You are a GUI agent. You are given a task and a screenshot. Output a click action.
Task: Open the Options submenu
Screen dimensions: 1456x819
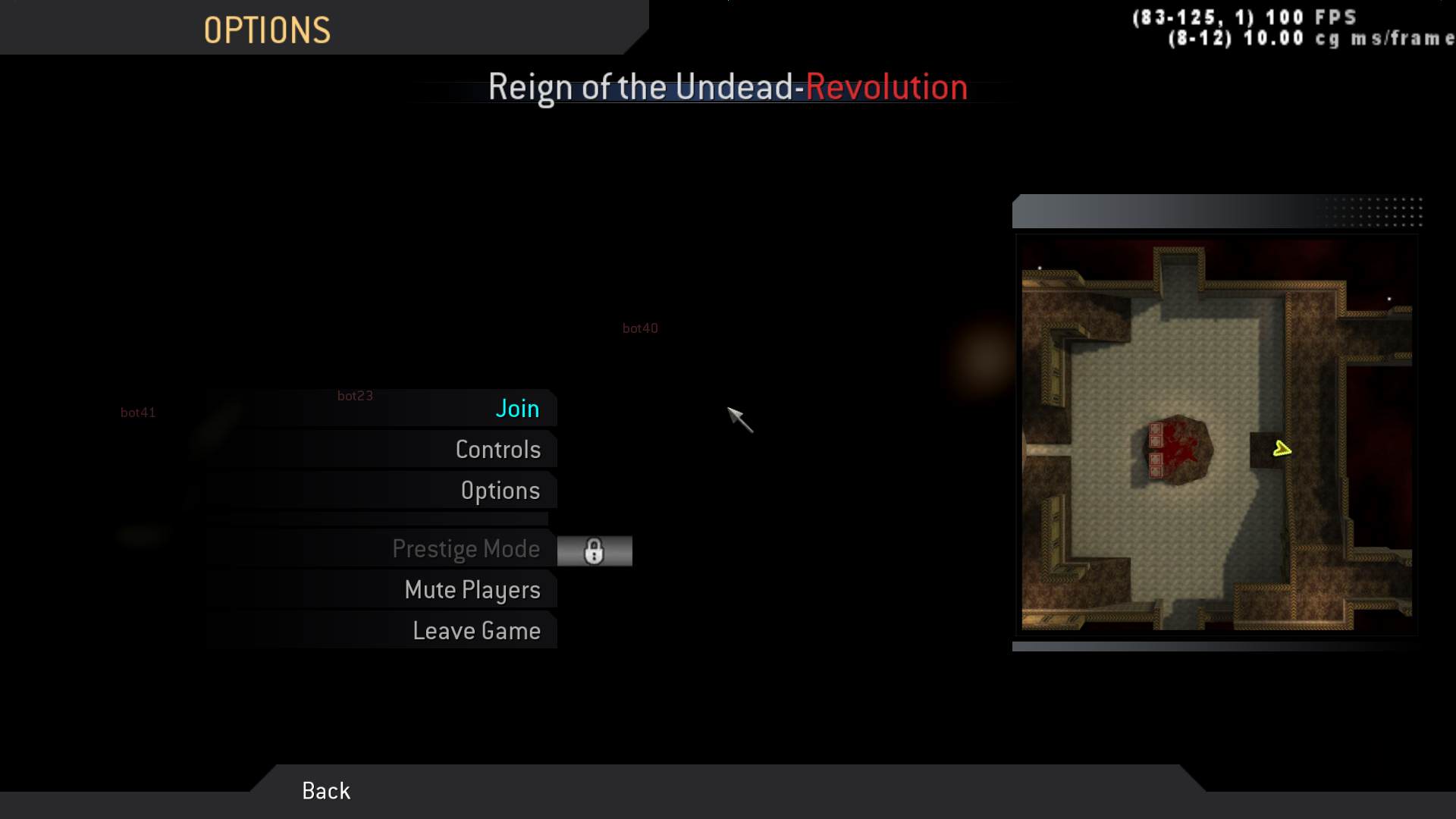point(501,490)
